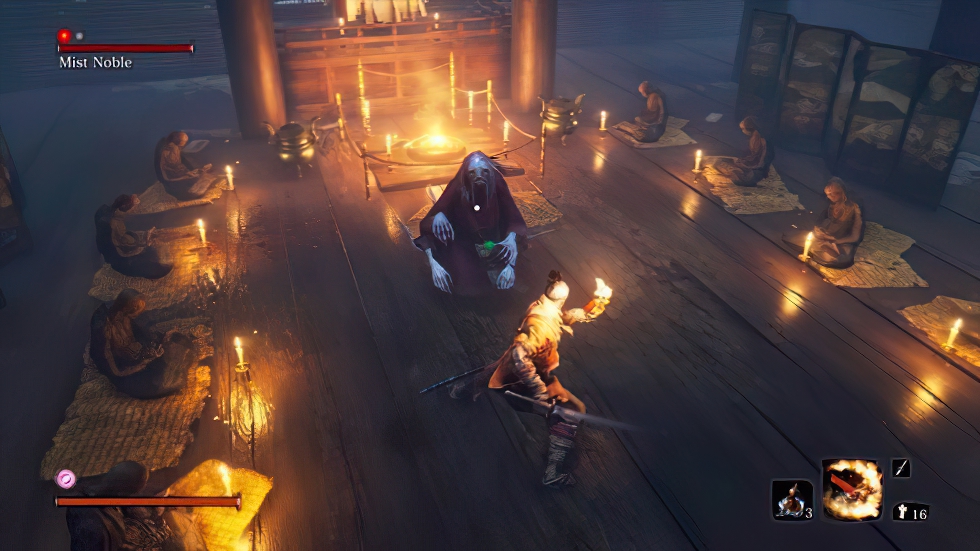Click the small combat art blade icon

coord(900,468)
